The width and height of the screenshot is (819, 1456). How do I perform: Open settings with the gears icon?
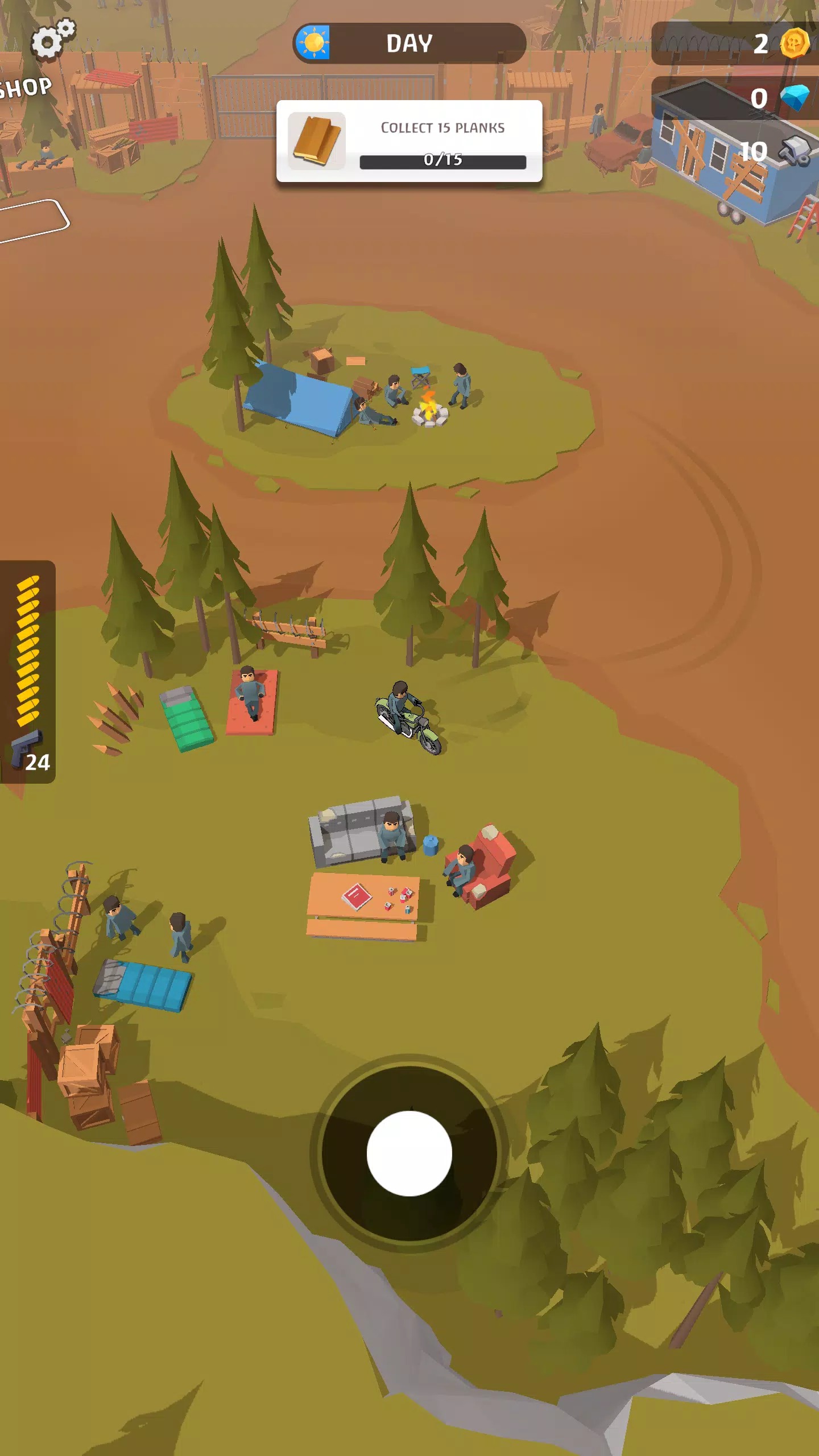(x=52, y=39)
